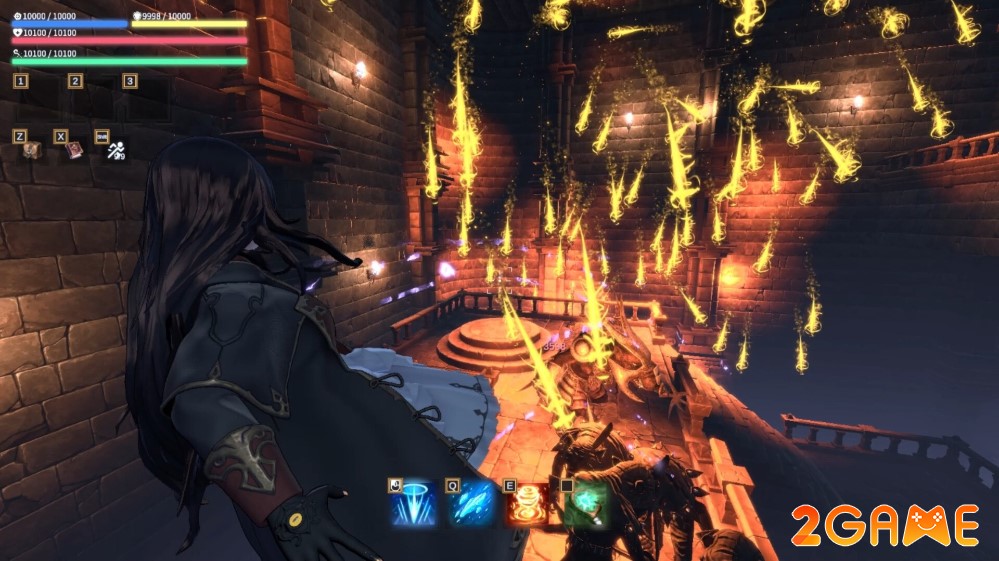Open the red book icon
Viewport: 999px width, 561px height.
point(74,150)
